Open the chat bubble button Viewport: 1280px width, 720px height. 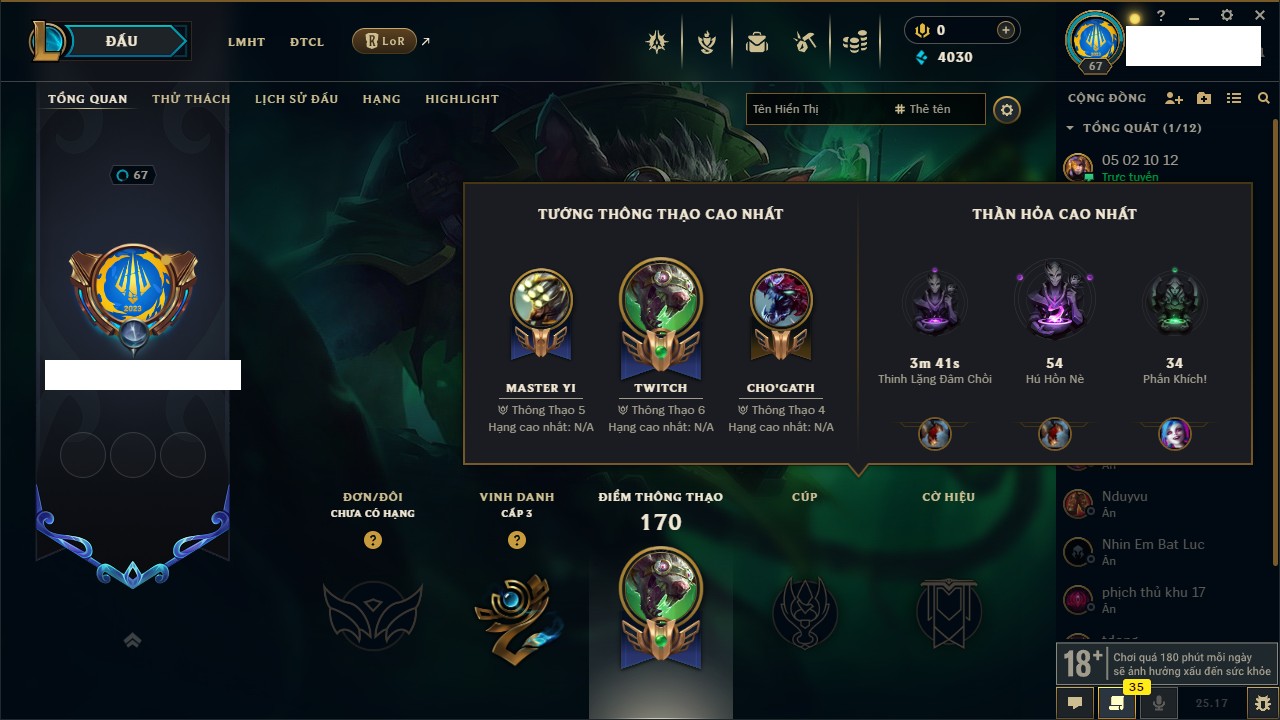tap(1075, 703)
